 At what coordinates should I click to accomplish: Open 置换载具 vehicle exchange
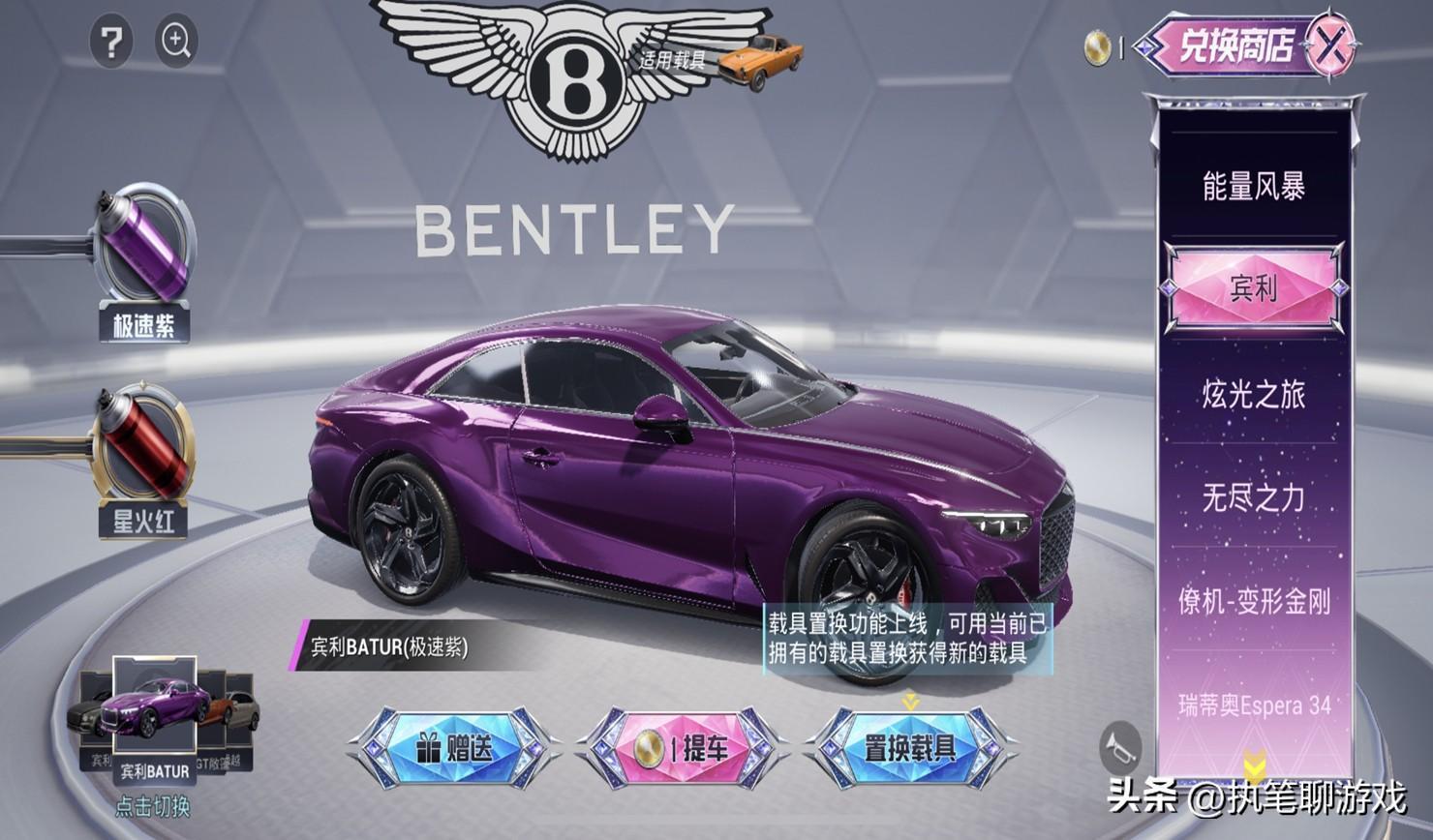click(x=909, y=747)
